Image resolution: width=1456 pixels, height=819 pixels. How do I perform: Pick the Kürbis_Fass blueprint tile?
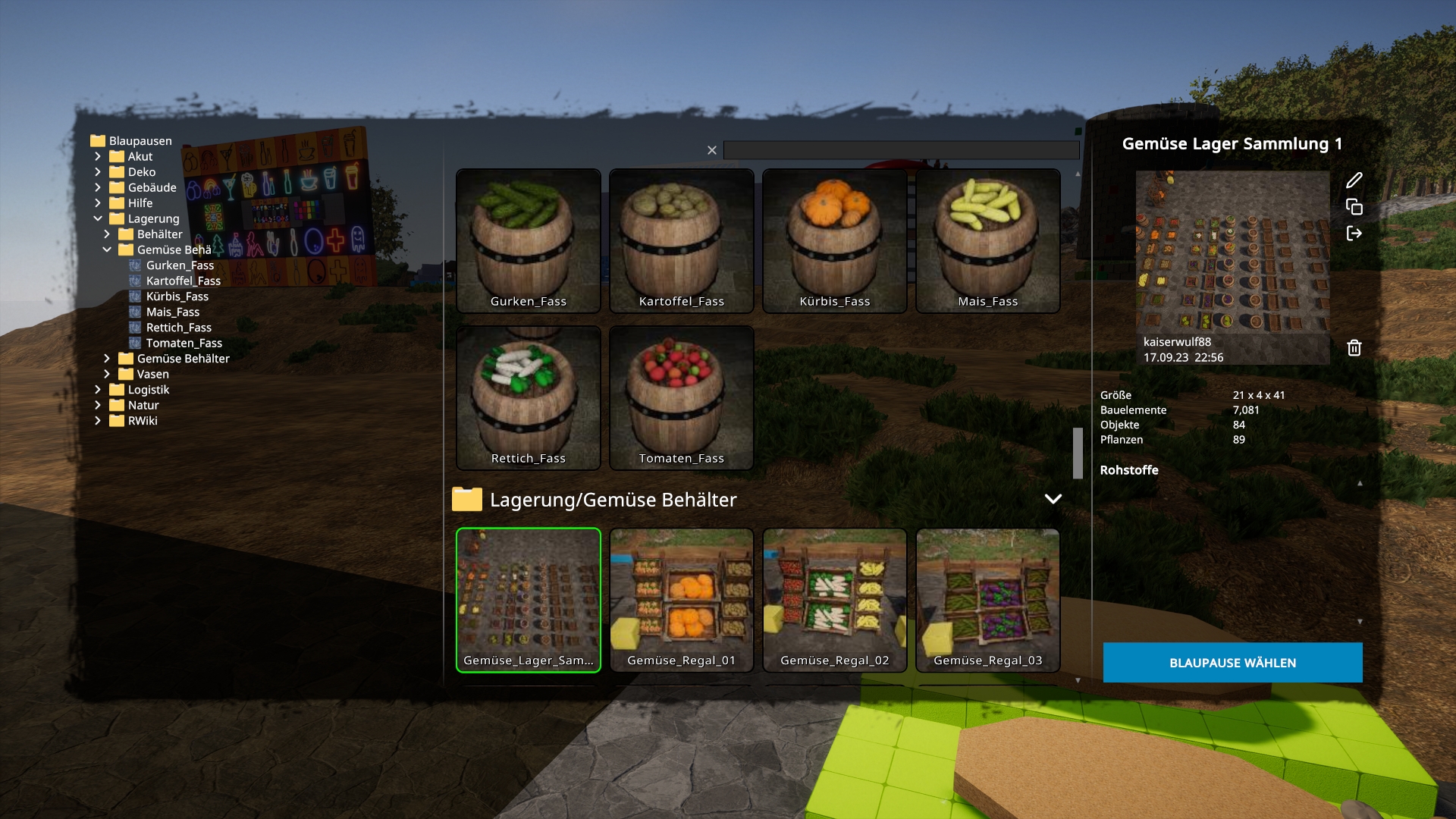tap(835, 240)
